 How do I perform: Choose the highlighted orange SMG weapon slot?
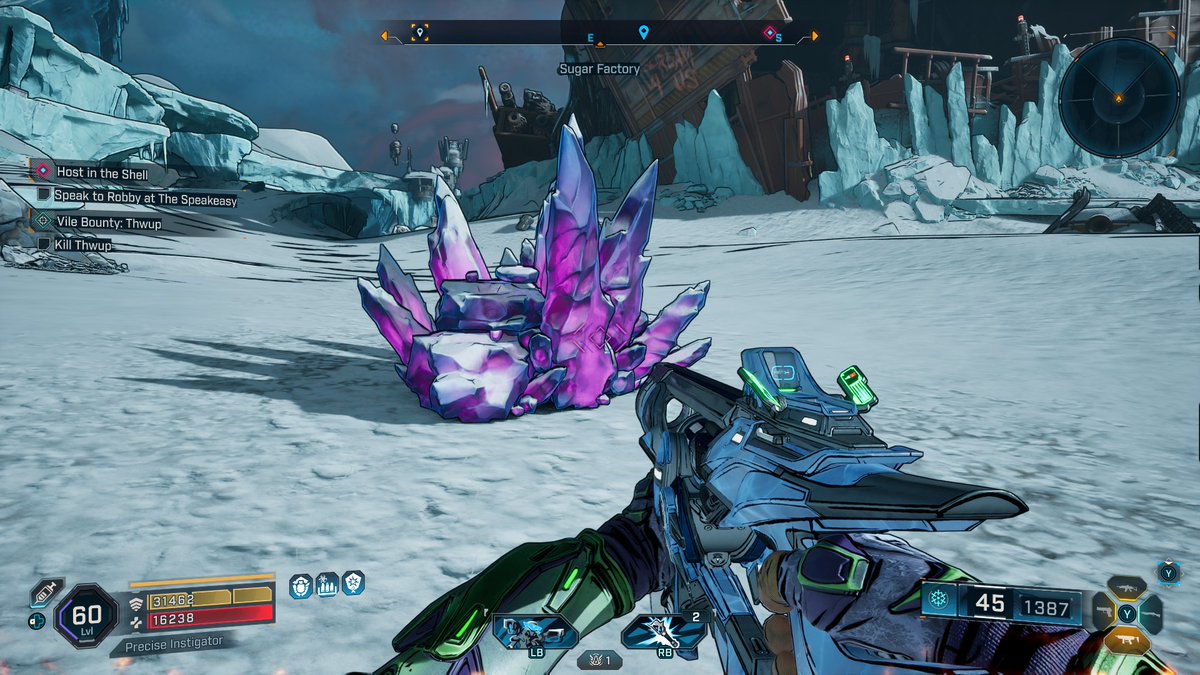point(1127,638)
